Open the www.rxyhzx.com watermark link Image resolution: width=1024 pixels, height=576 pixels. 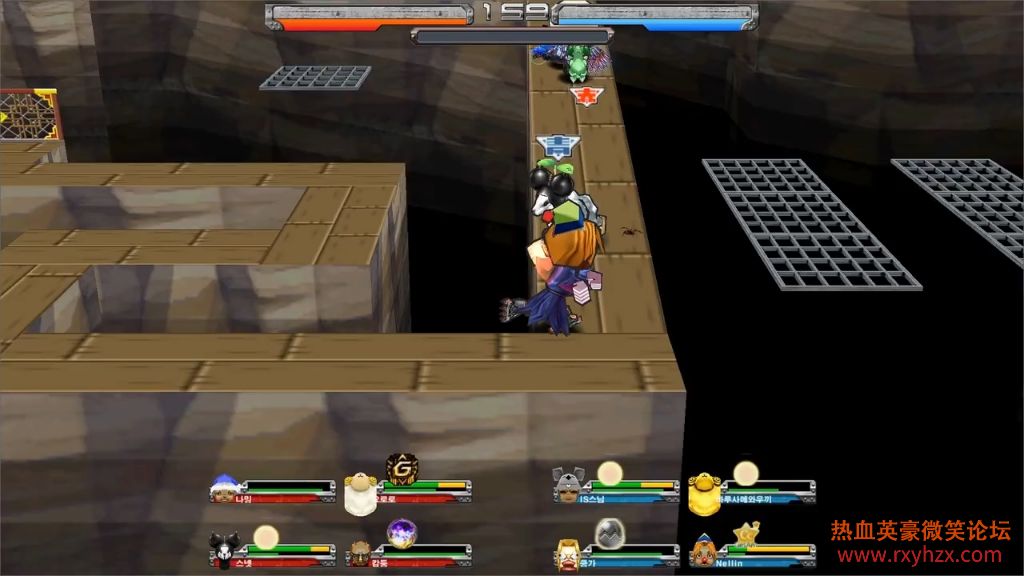[x=920, y=555]
